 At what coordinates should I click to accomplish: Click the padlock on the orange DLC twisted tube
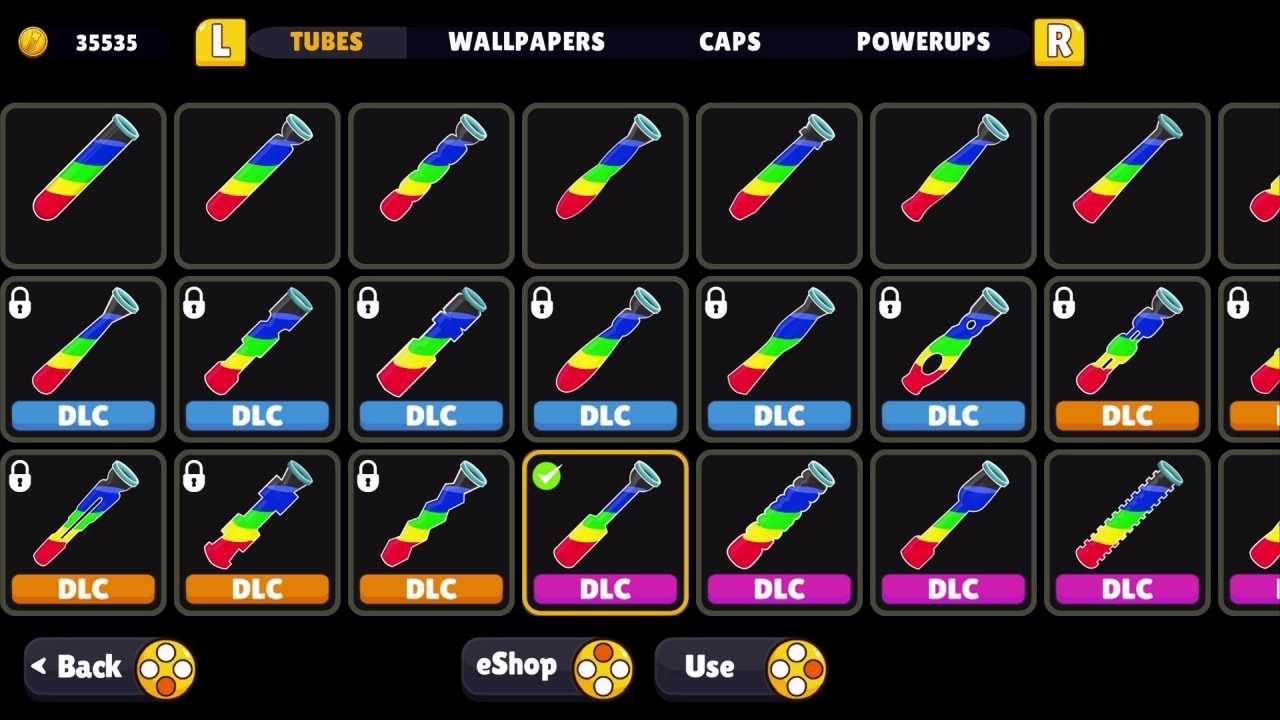click(x=1065, y=302)
